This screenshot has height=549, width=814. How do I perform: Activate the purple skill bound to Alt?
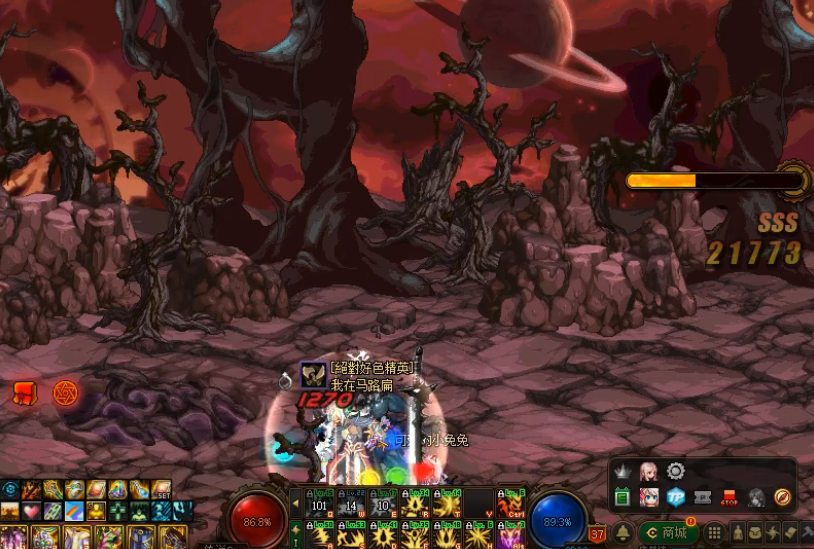pyautogui.click(x=512, y=535)
